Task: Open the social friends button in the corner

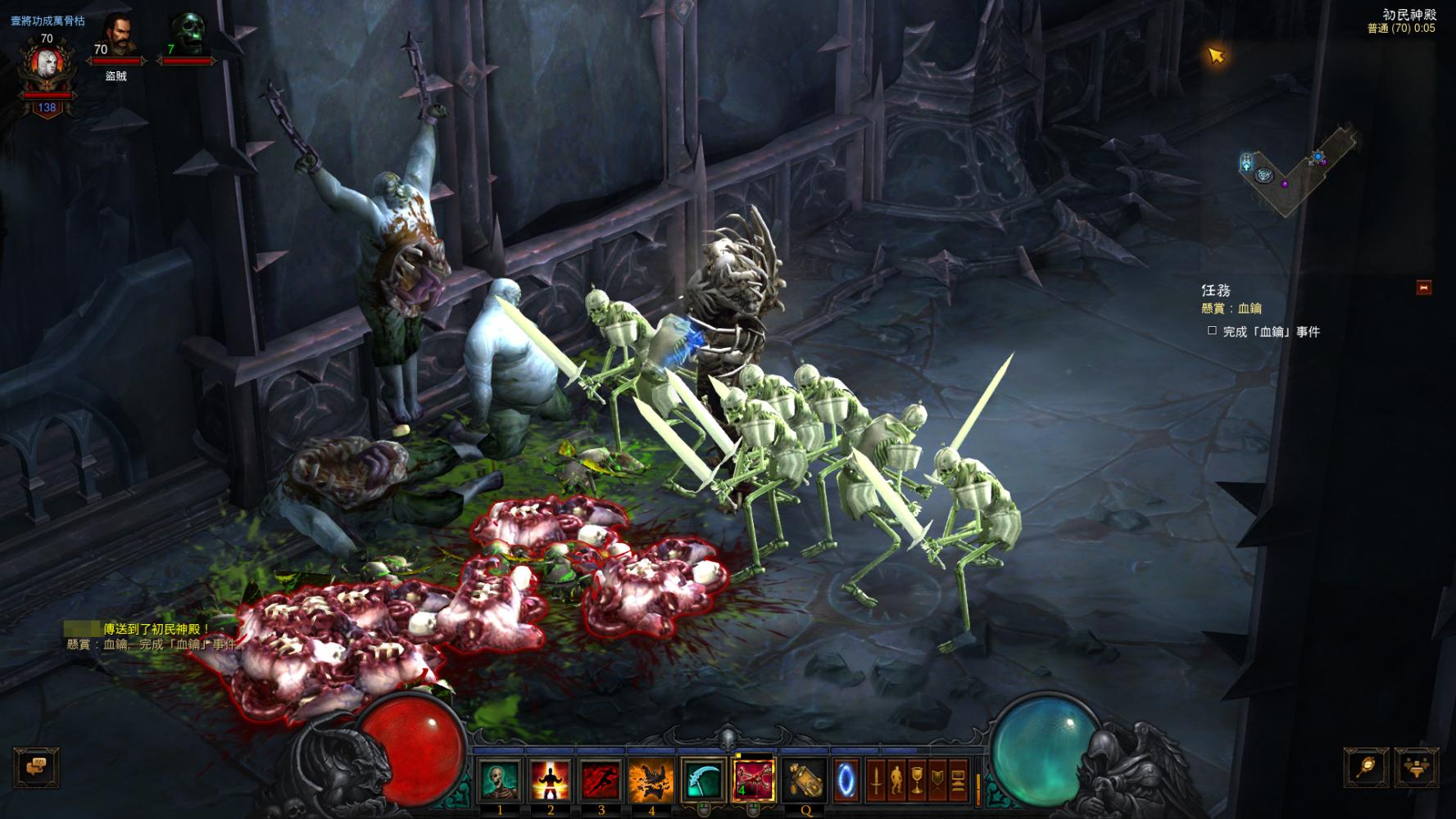Action: point(1416,767)
